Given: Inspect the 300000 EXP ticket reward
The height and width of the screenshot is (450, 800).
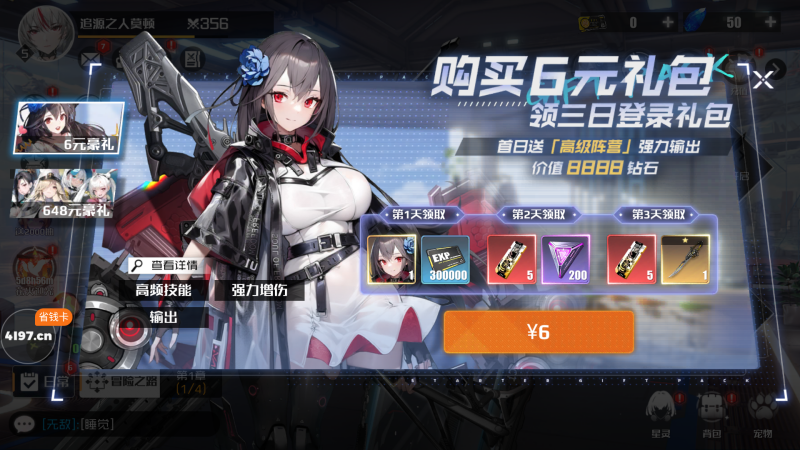Looking at the screenshot, I should pyautogui.click(x=444, y=259).
